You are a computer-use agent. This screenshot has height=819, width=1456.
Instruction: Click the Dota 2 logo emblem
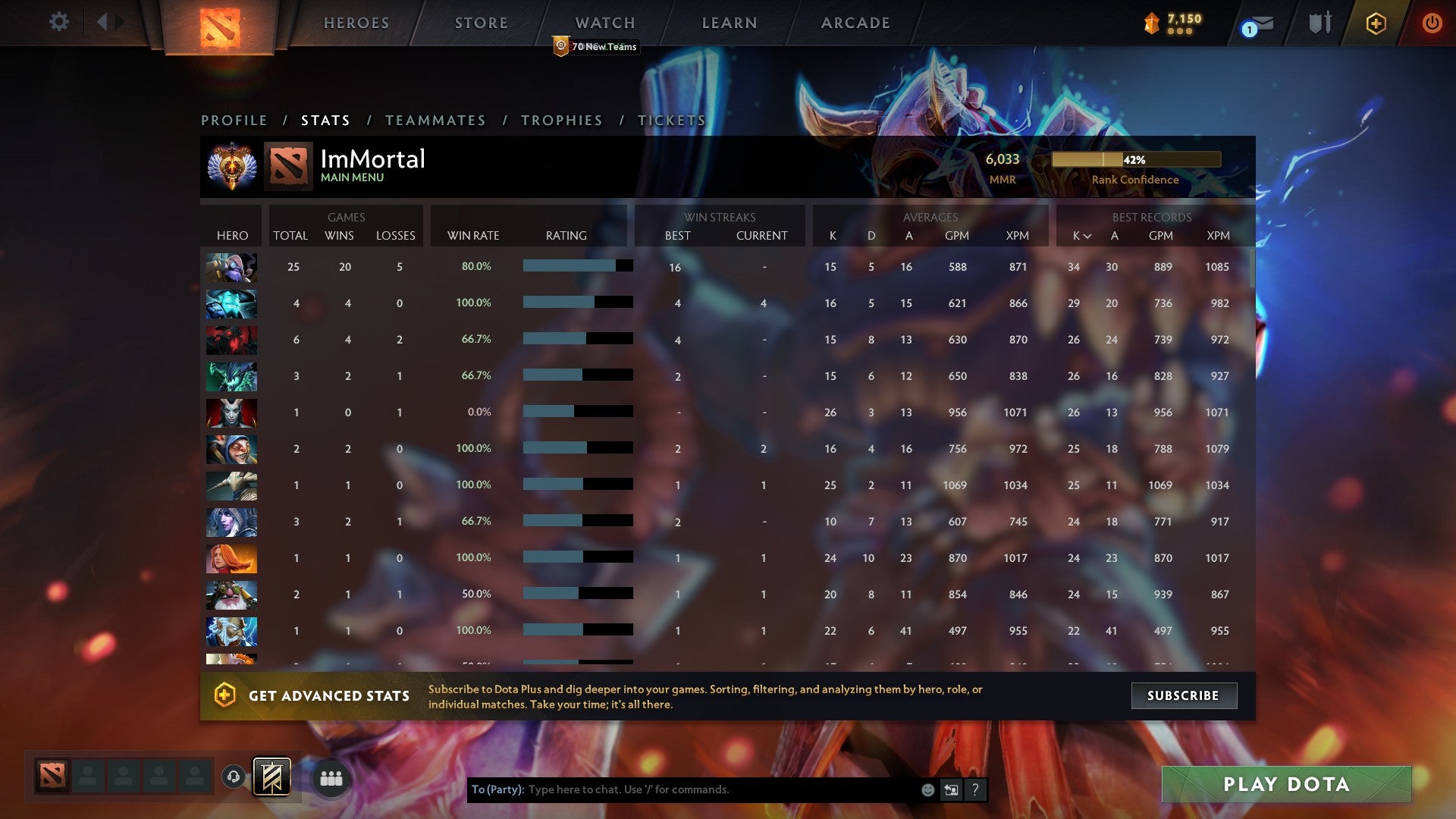(x=220, y=23)
